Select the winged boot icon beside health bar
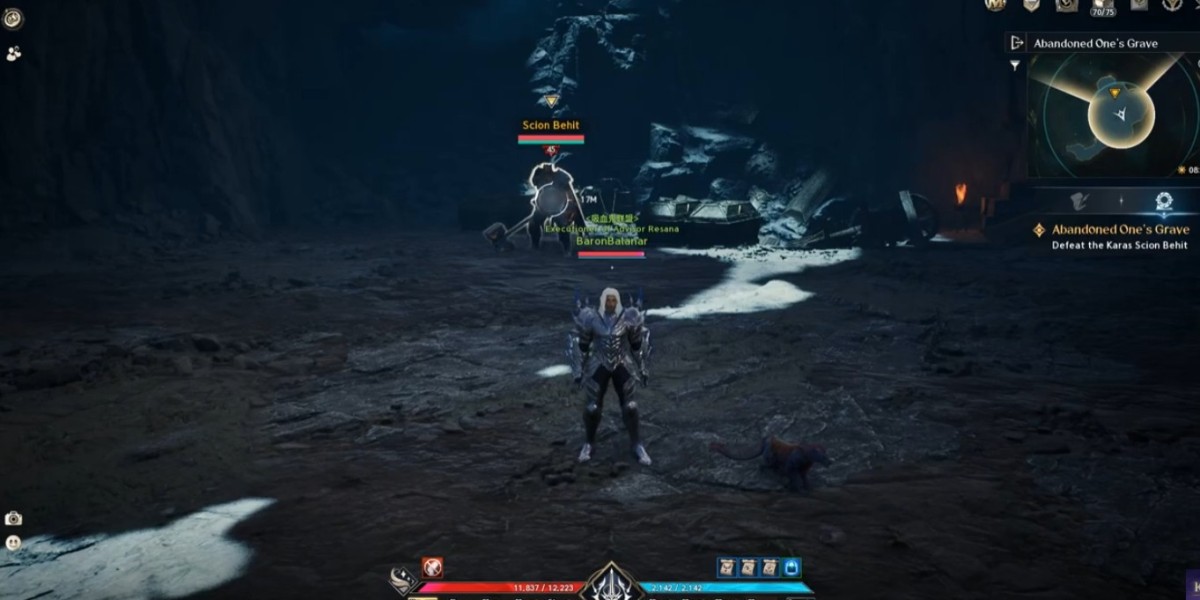 (x=403, y=581)
